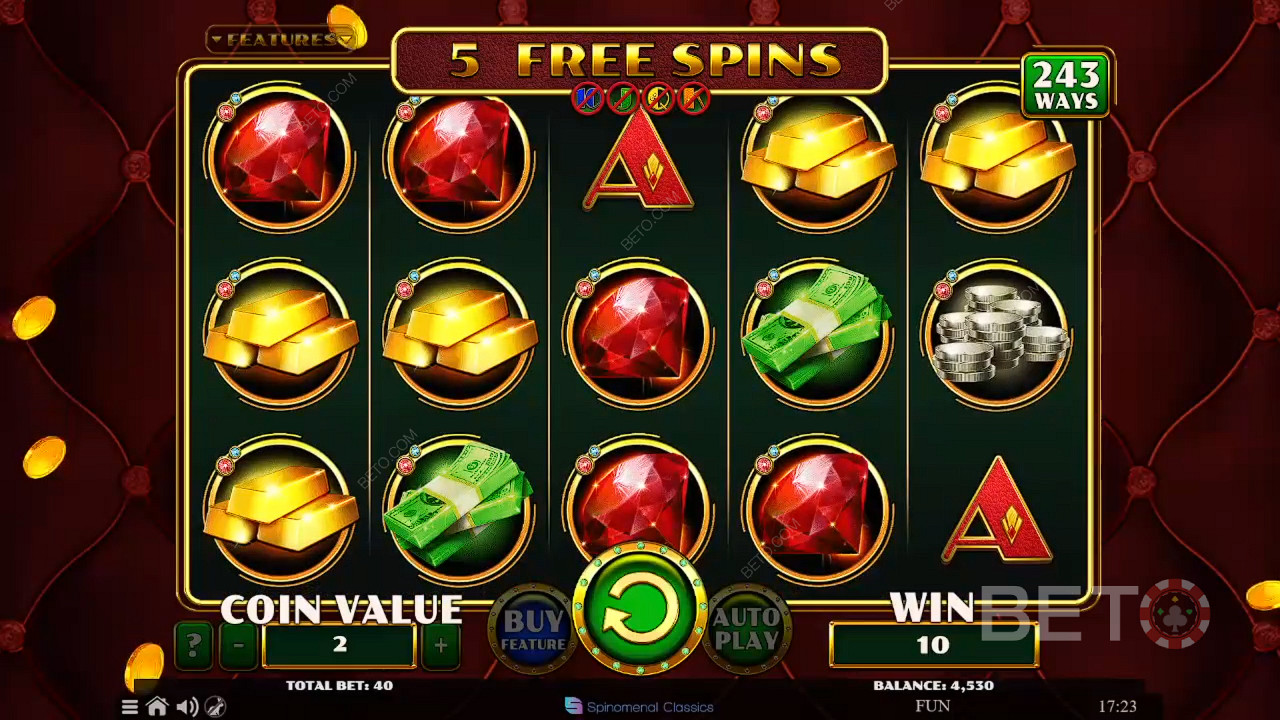Decrease coin value with the minus button
This screenshot has height=720, width=1280.
pyautogui.click(x=238, y=646)
